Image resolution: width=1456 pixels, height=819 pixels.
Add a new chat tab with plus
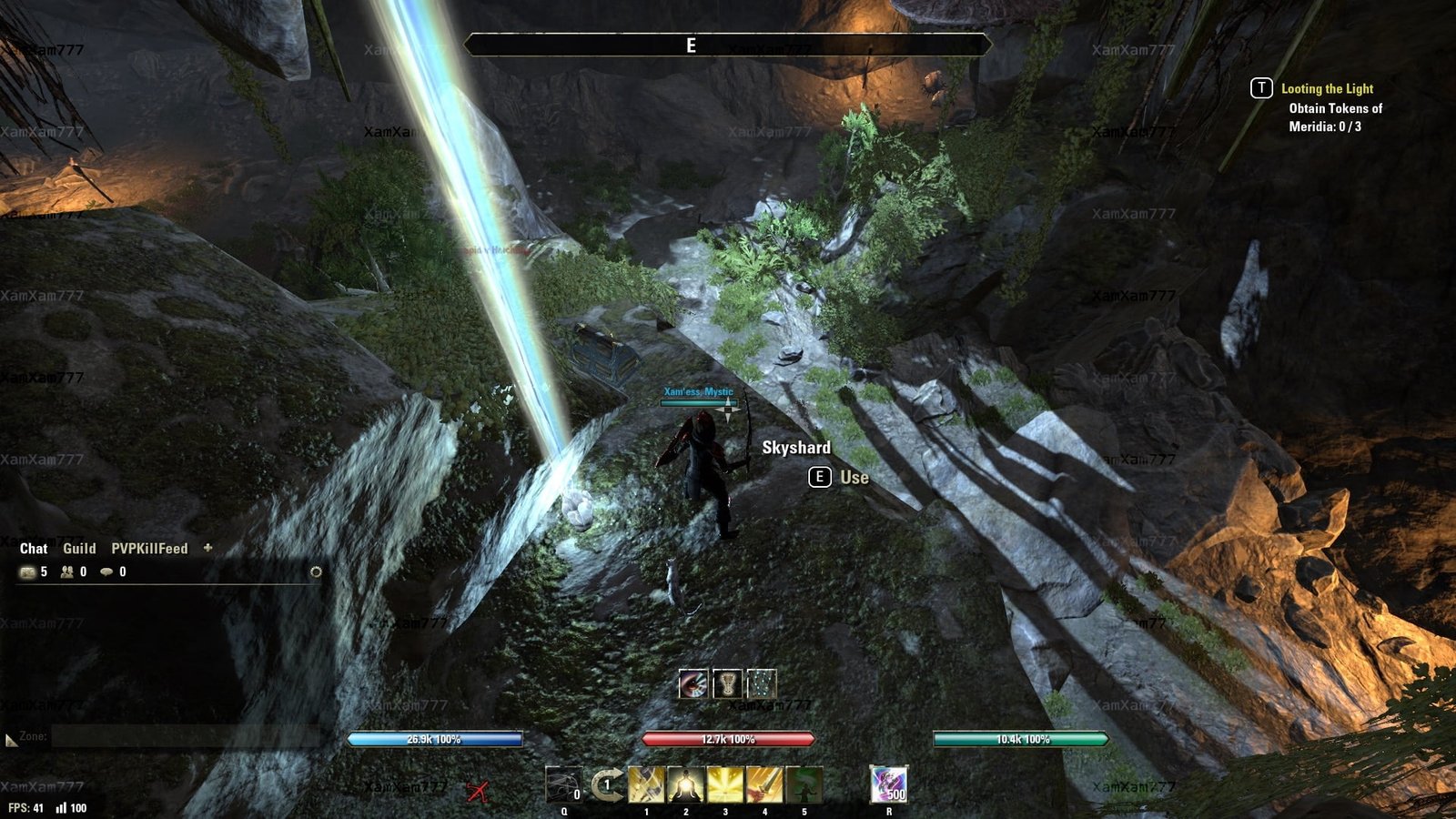pyautogui.click(x=207, y=548)
